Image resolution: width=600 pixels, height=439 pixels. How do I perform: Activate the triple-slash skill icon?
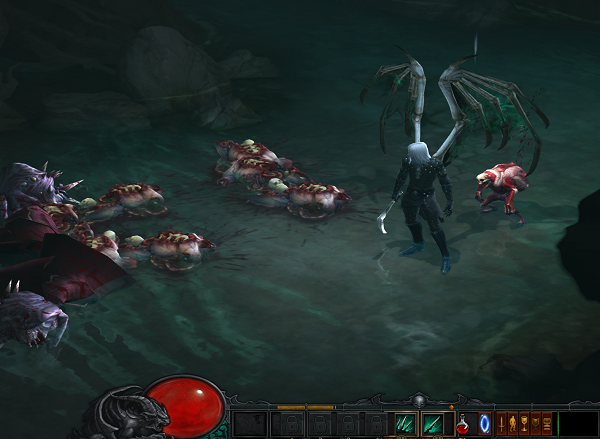(x=405, y=424)
